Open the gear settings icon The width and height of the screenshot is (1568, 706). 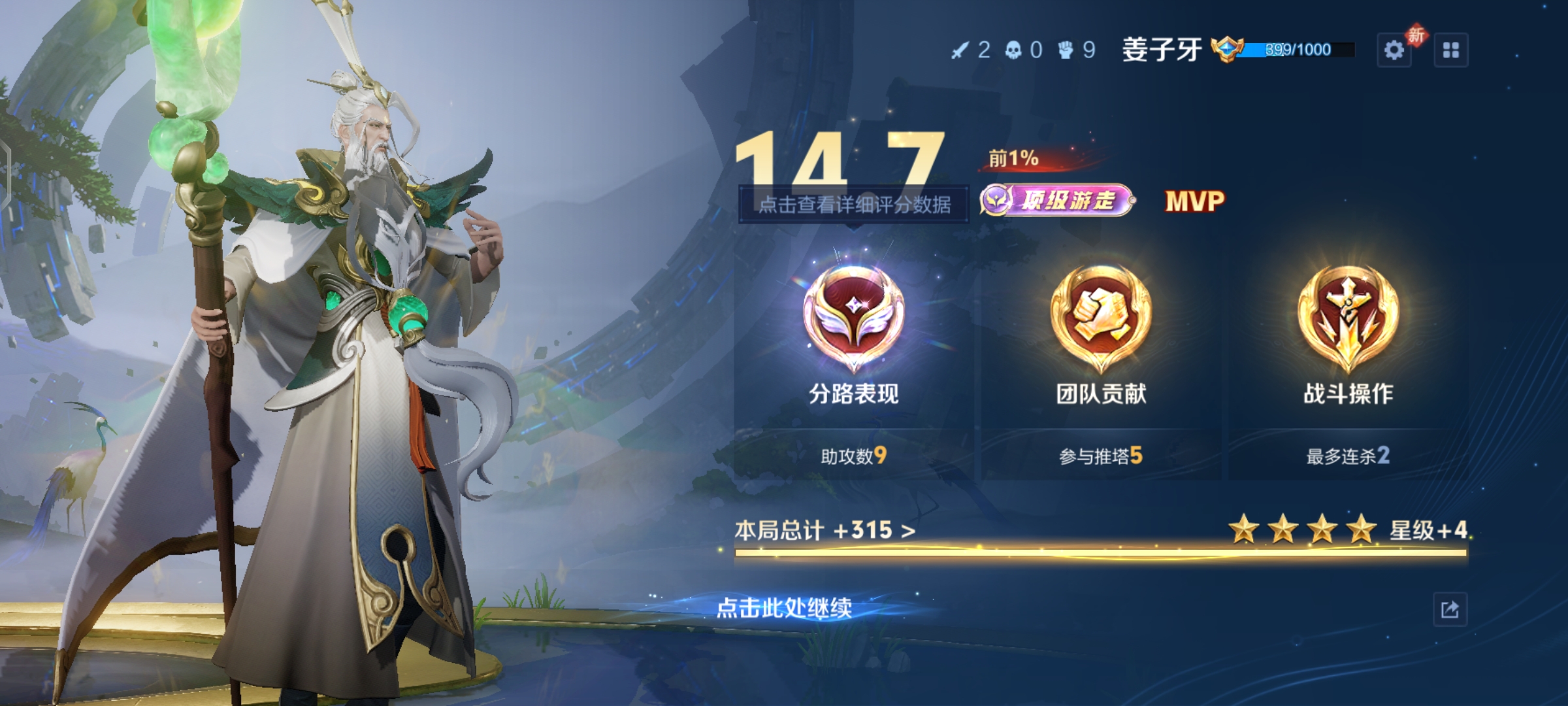(x=1394, y=50)
